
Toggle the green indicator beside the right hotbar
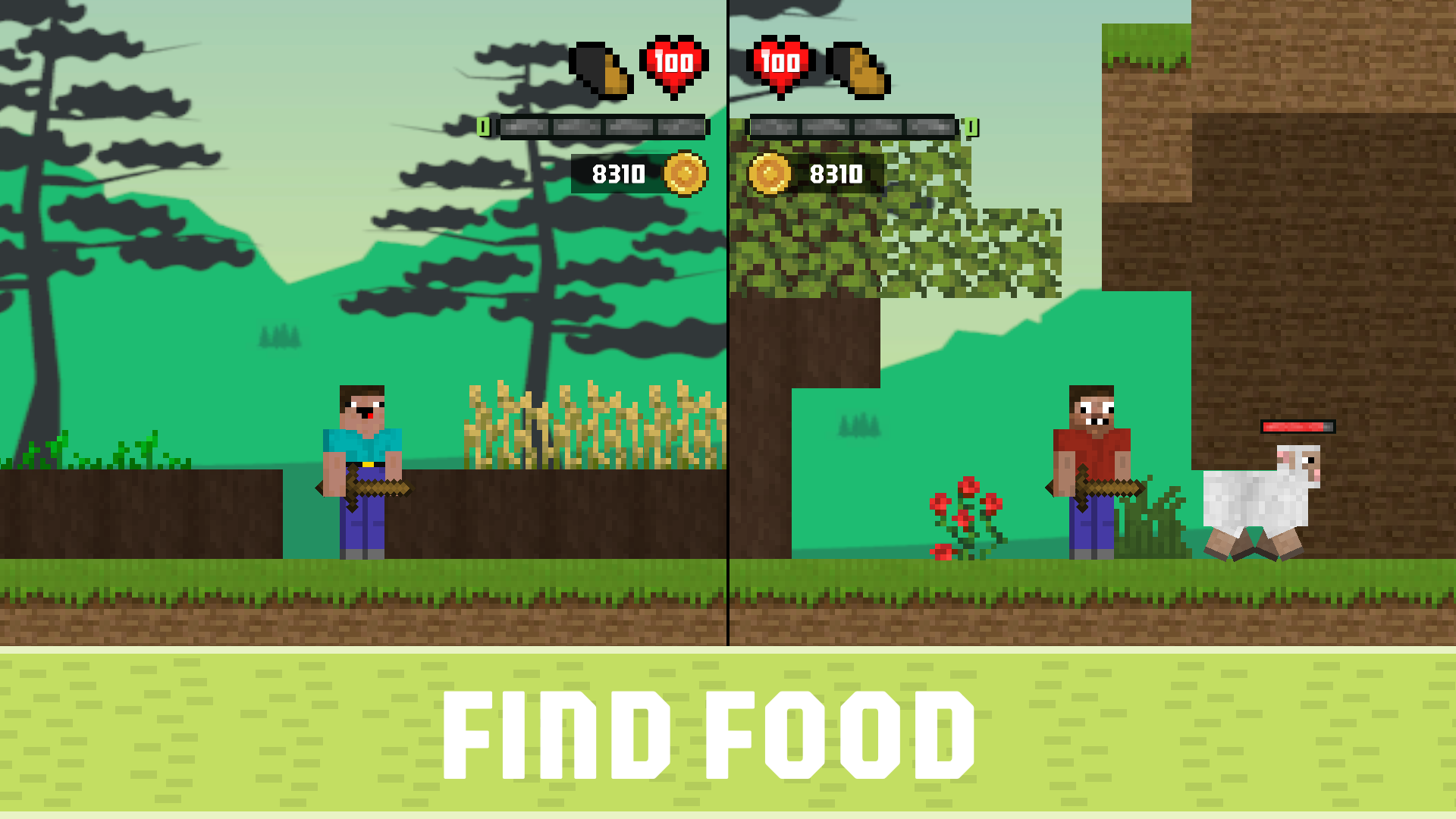point(971,127)
